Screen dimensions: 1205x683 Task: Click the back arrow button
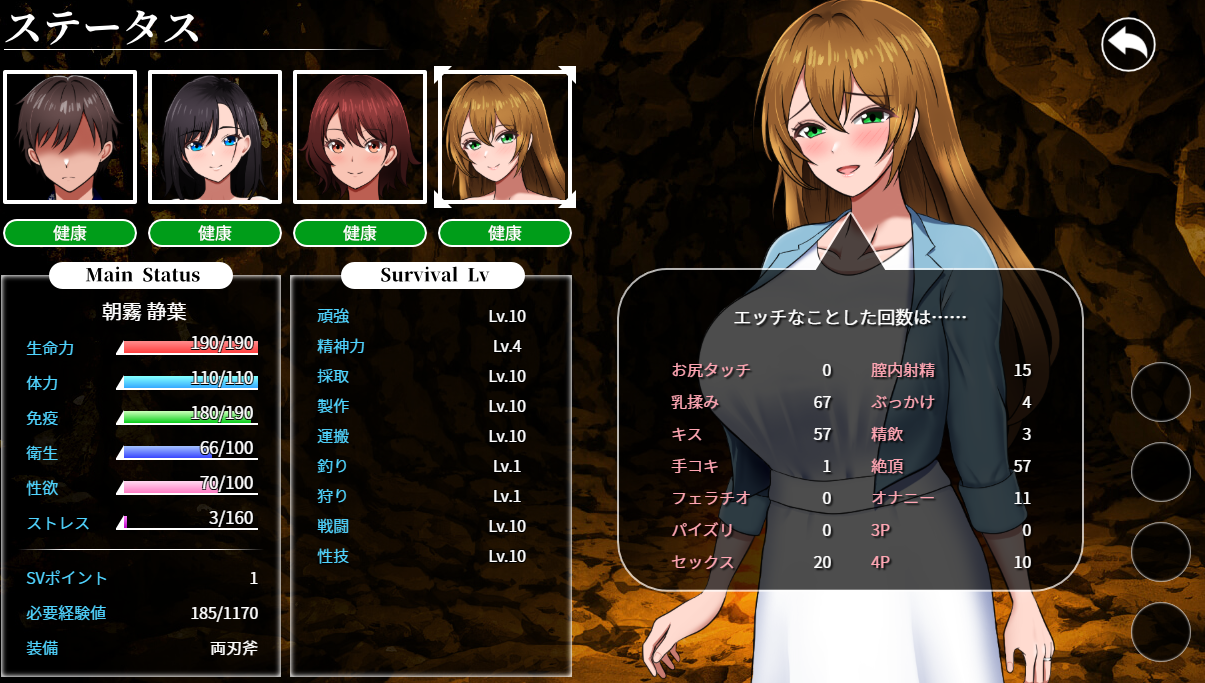(x=1128, y=45)
